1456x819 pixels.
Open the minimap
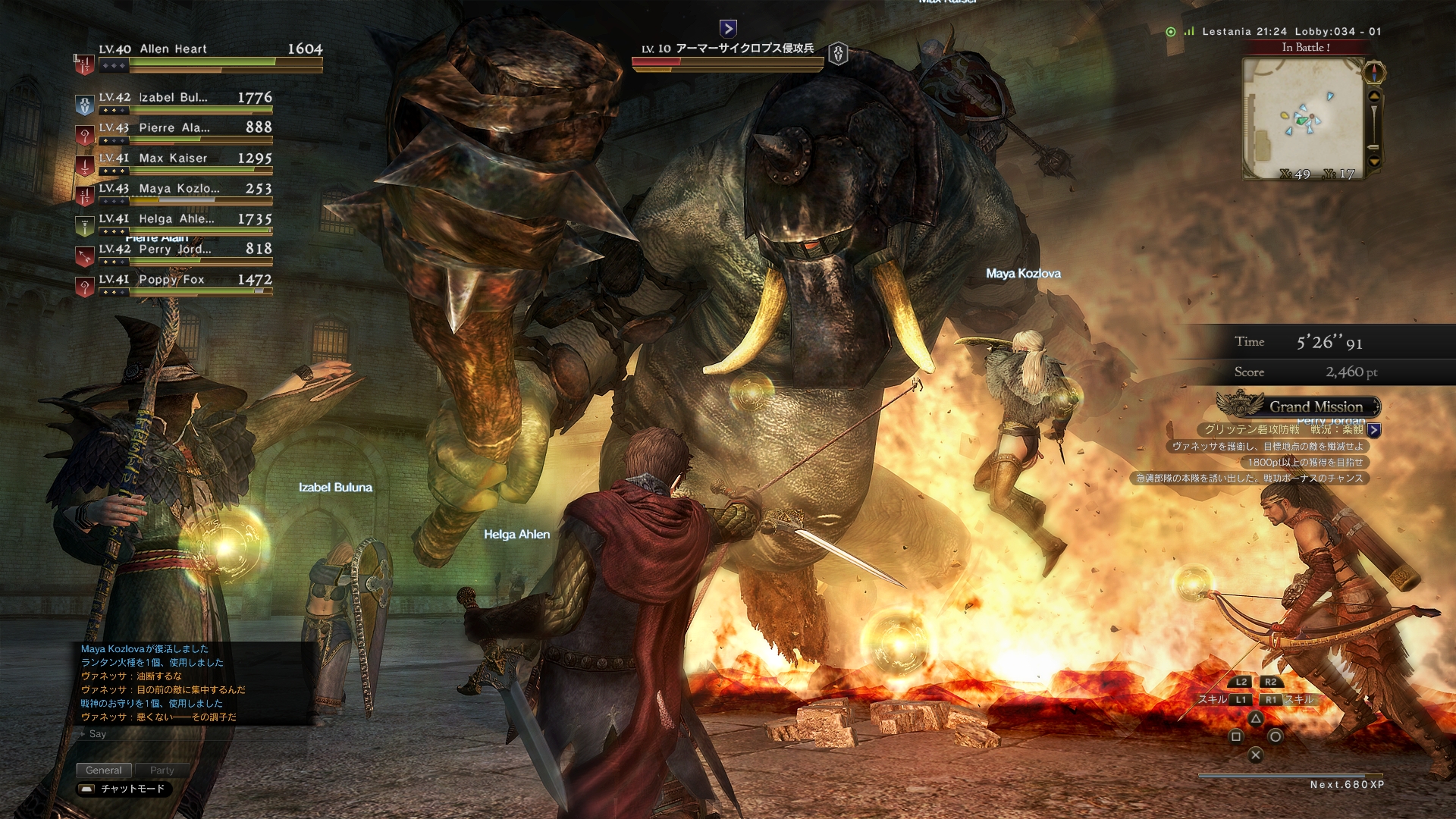pos(1303,118)
